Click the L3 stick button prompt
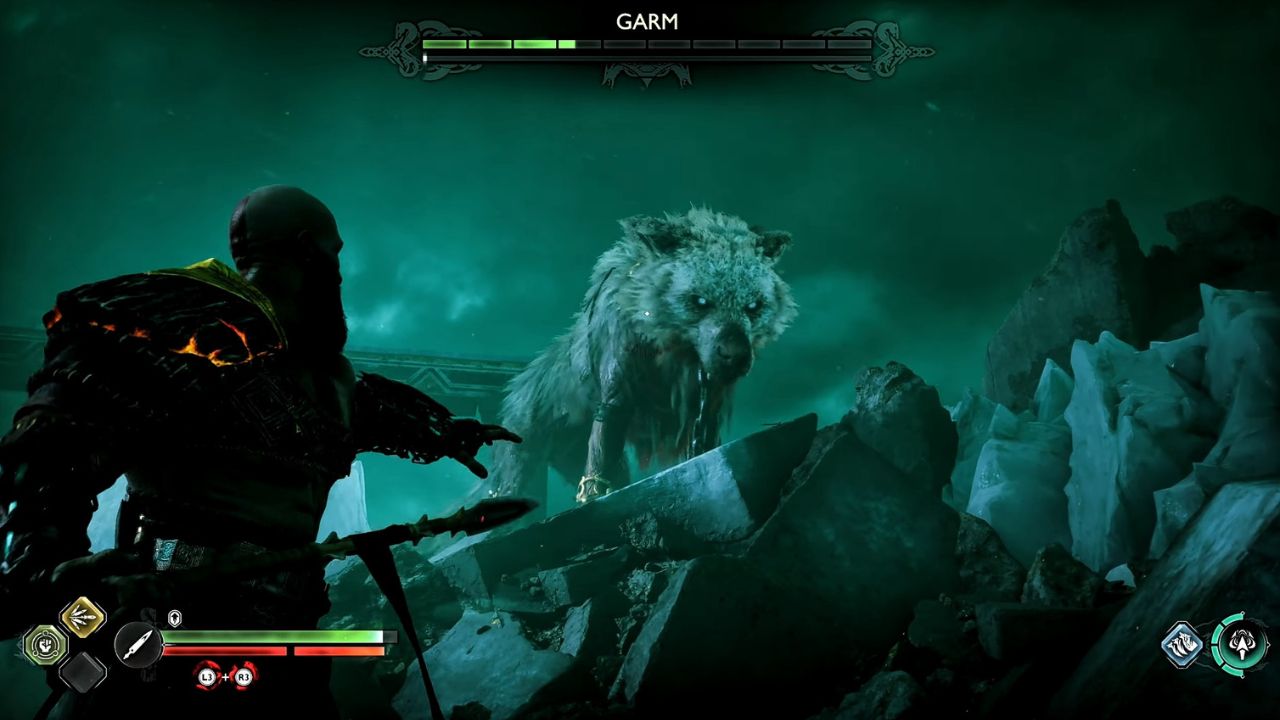Image resolution: width=1280 pixels, height=720 pixels. point(206,676)
